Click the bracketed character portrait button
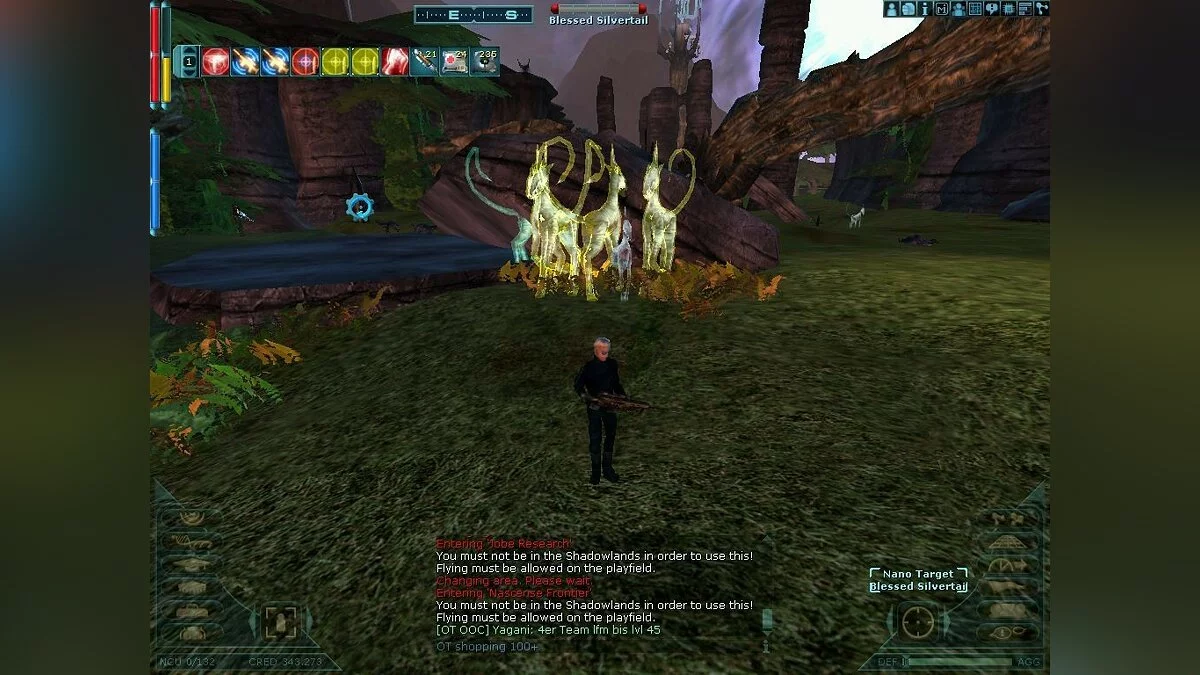 (x=280, y=623)
